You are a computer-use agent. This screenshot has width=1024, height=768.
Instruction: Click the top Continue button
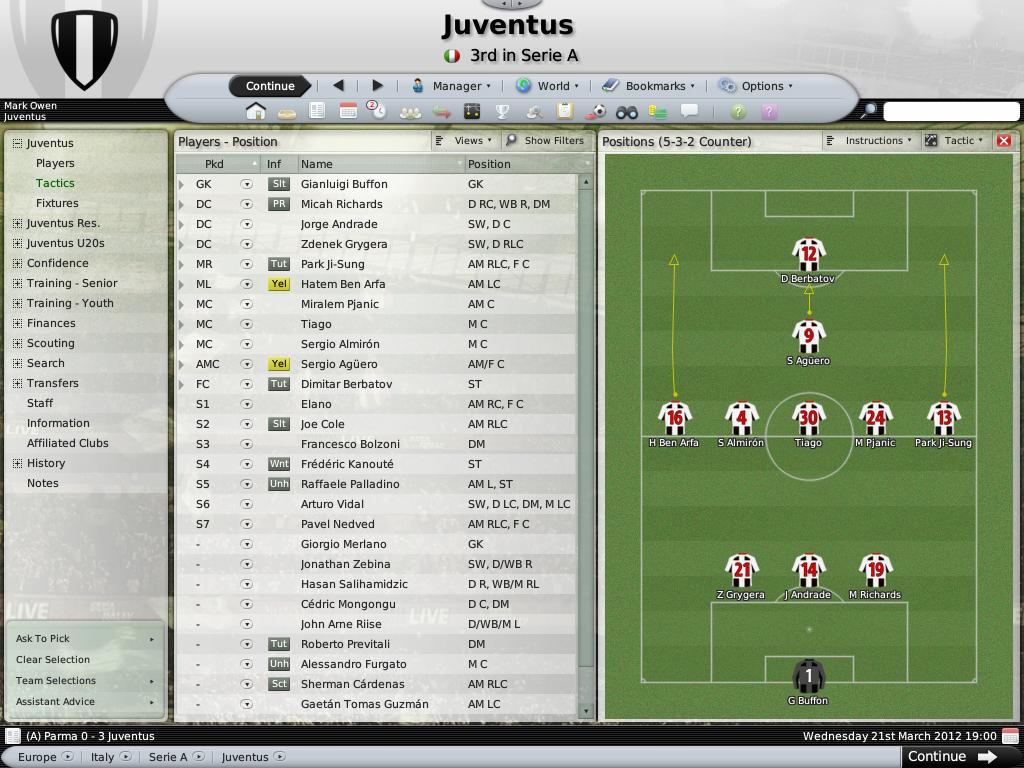tap(270, 86)
